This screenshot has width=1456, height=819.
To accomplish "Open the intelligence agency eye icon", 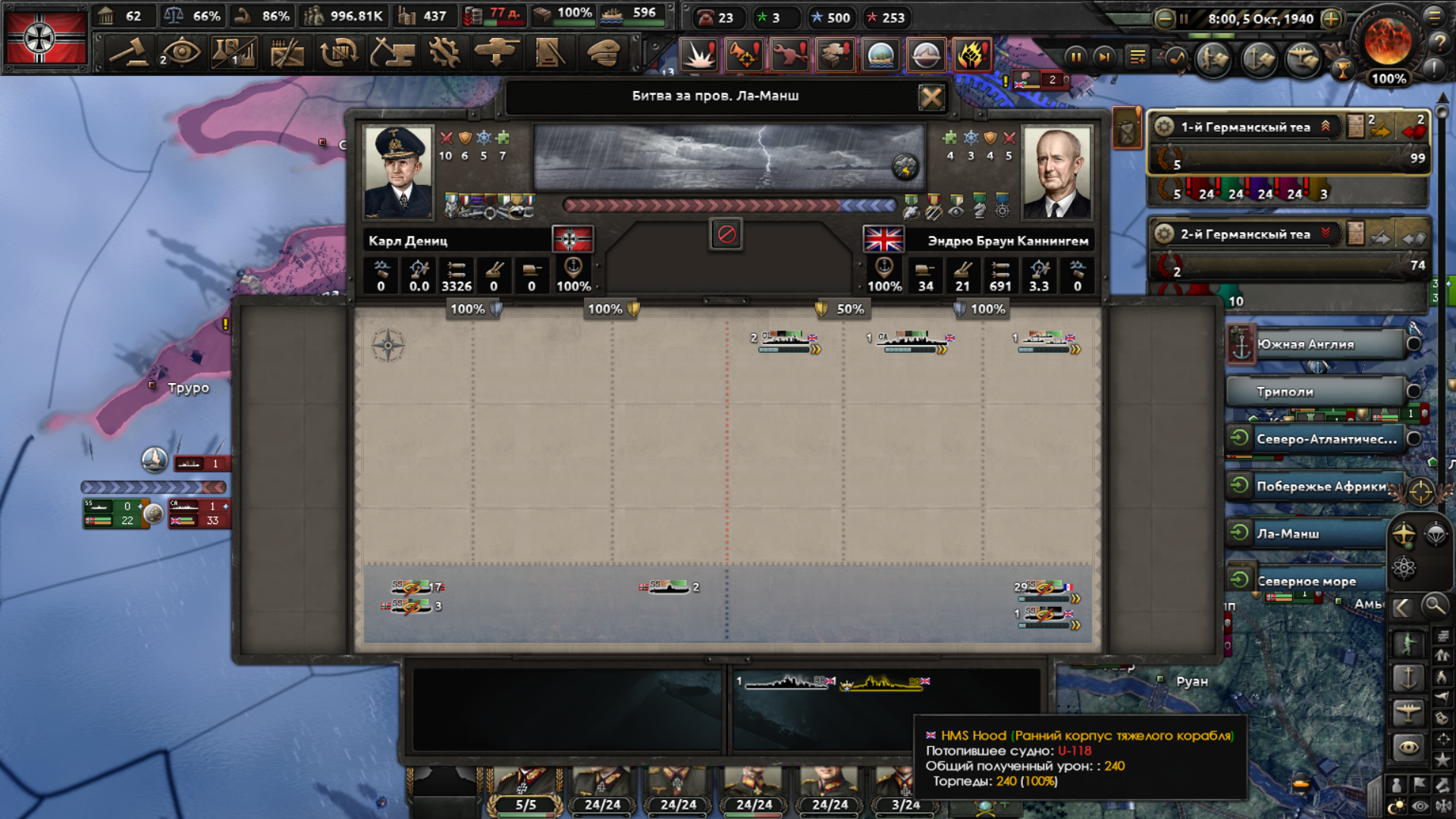I will (181, 53).
